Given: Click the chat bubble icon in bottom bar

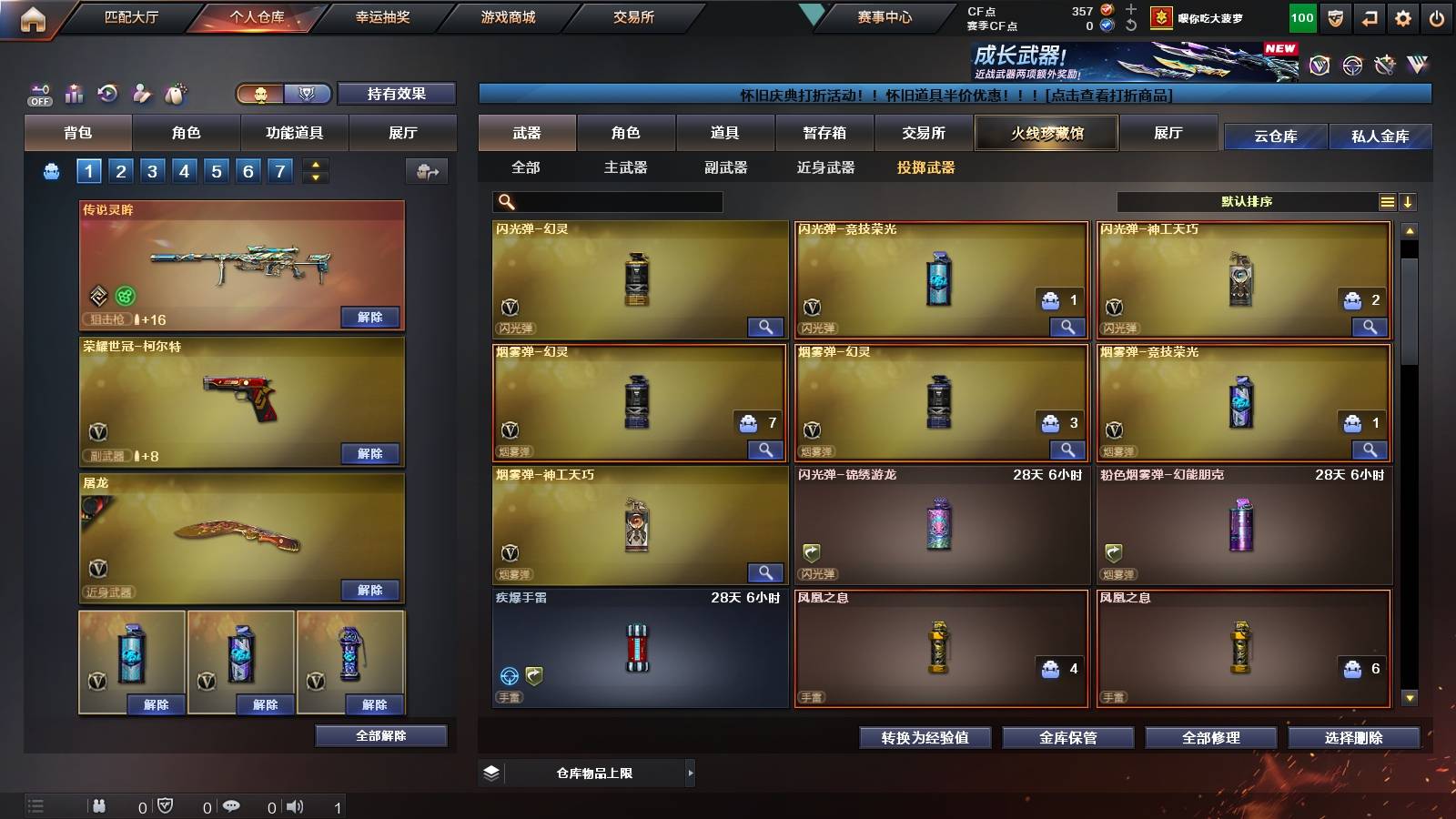Looking at the screenshot, I should (x=232, y=806).
